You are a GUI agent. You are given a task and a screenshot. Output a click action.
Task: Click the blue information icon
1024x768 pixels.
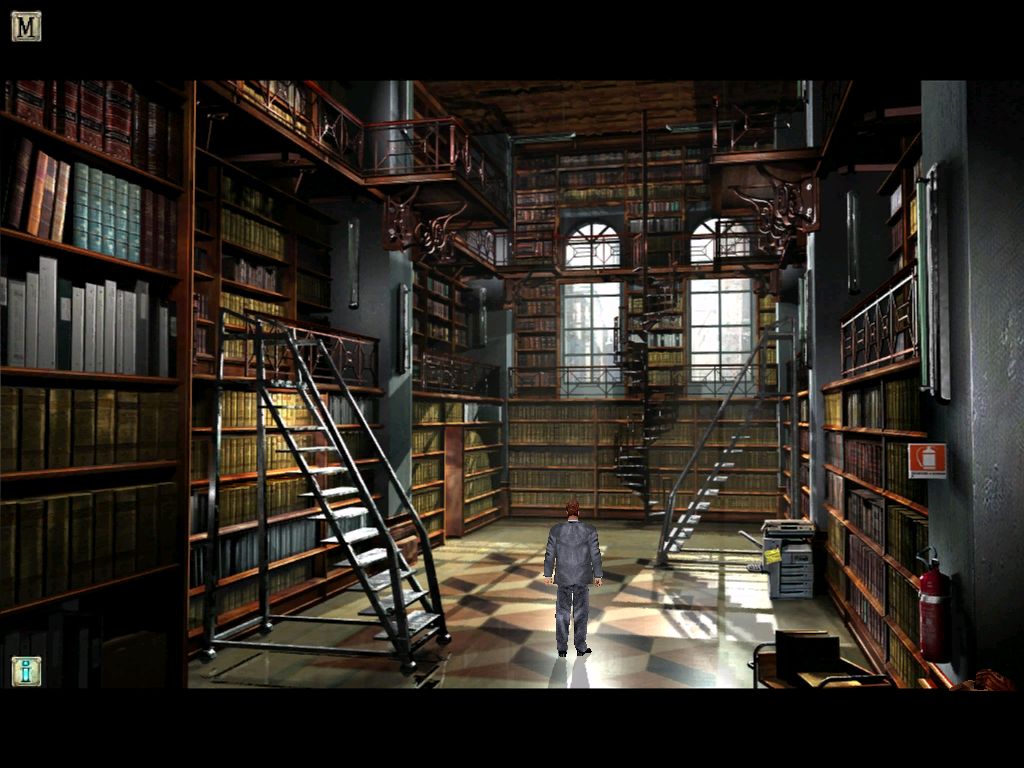pyautogui.click(x=26, y=670)
